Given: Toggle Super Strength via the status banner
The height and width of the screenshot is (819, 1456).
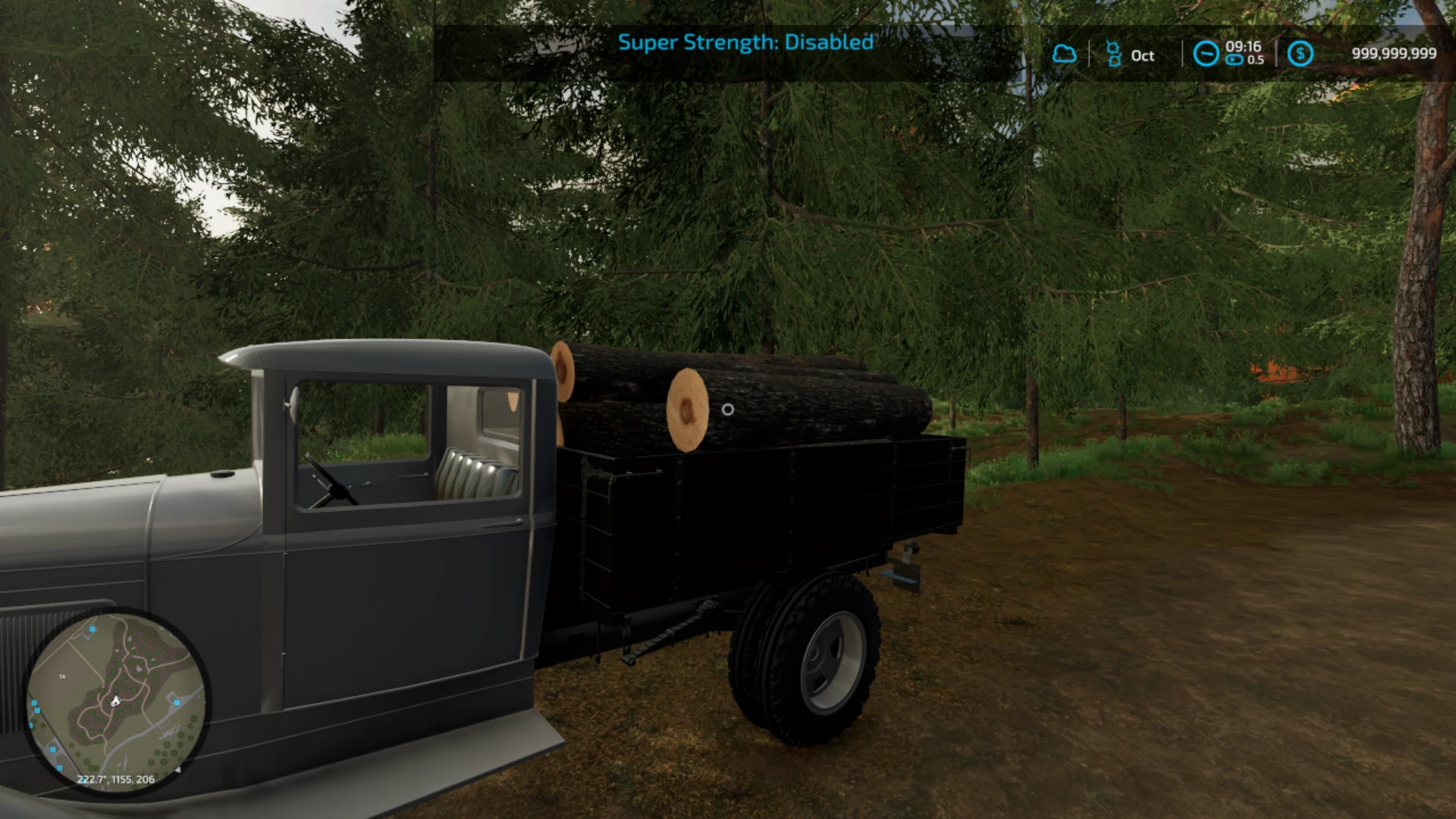Looking at the screenshot, I should 747,43.
